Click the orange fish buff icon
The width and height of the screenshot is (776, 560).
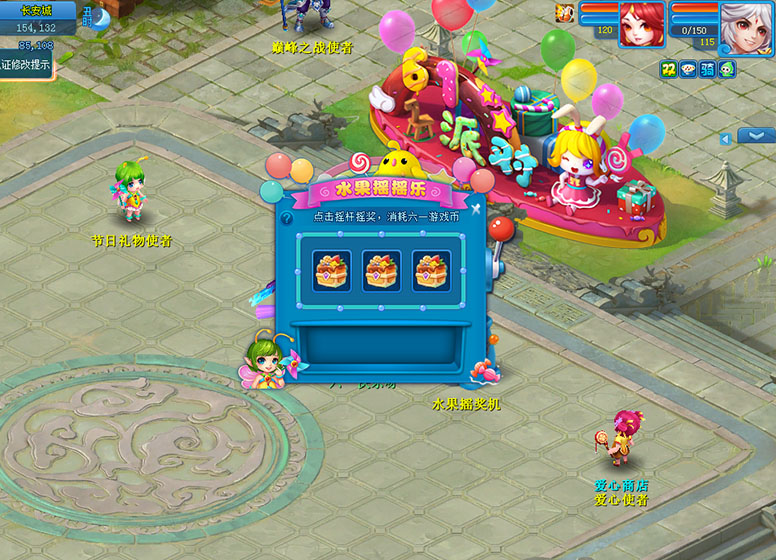pyautogui.click(x=564, y=13)
